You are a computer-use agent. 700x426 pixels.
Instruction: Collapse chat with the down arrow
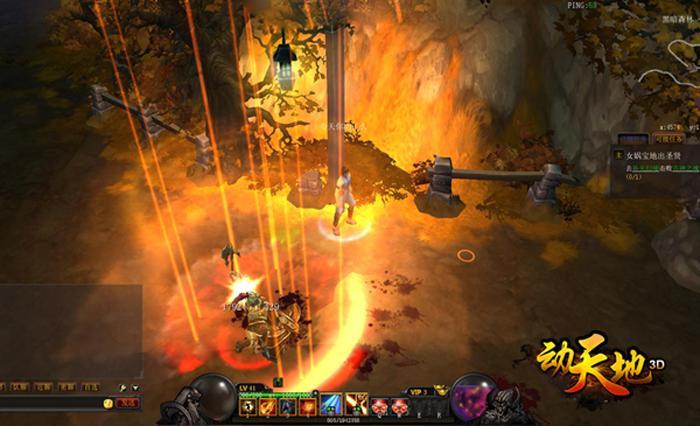tap(134, 387)
